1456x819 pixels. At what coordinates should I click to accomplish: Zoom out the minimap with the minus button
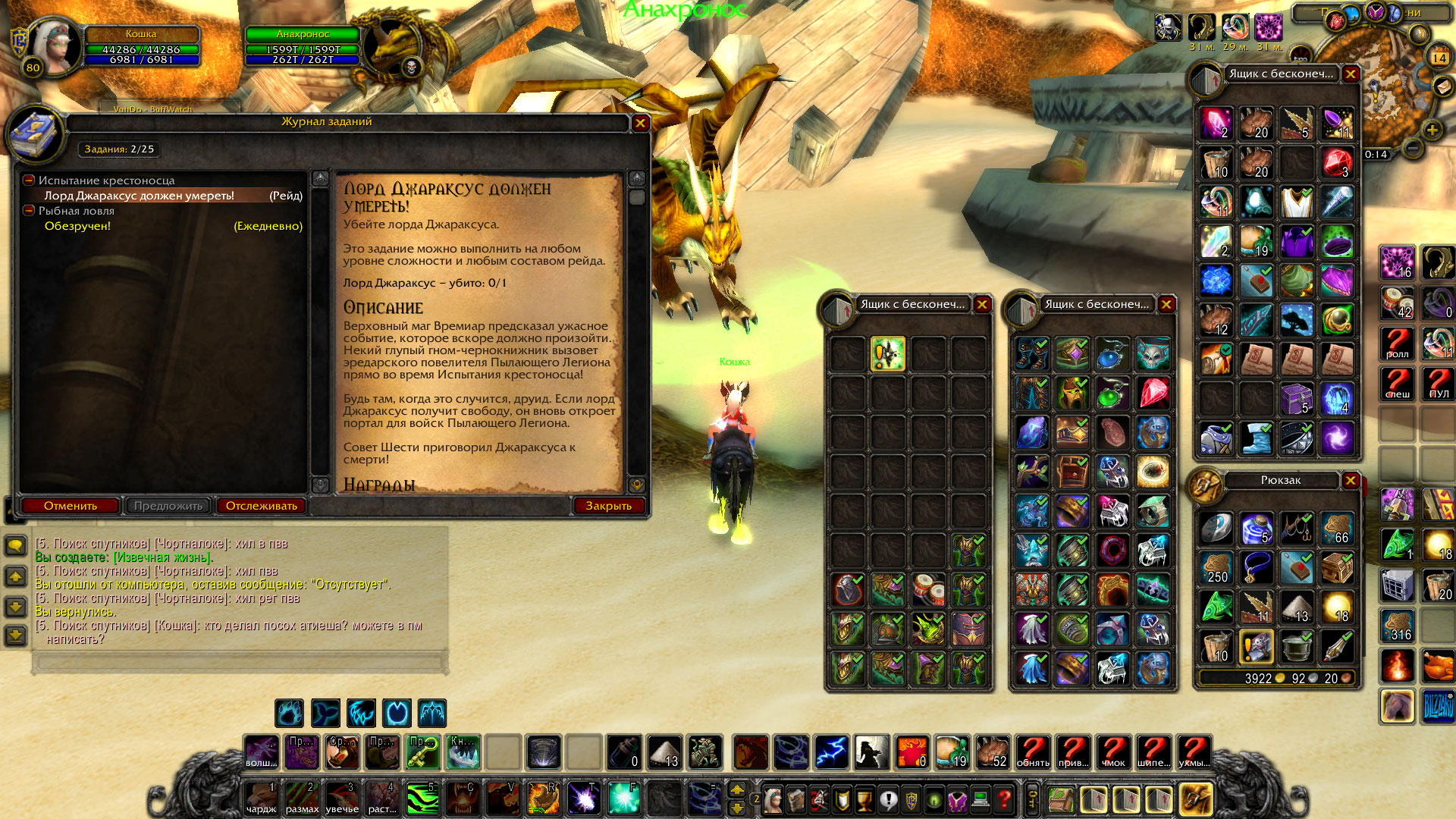point(1412,148)
